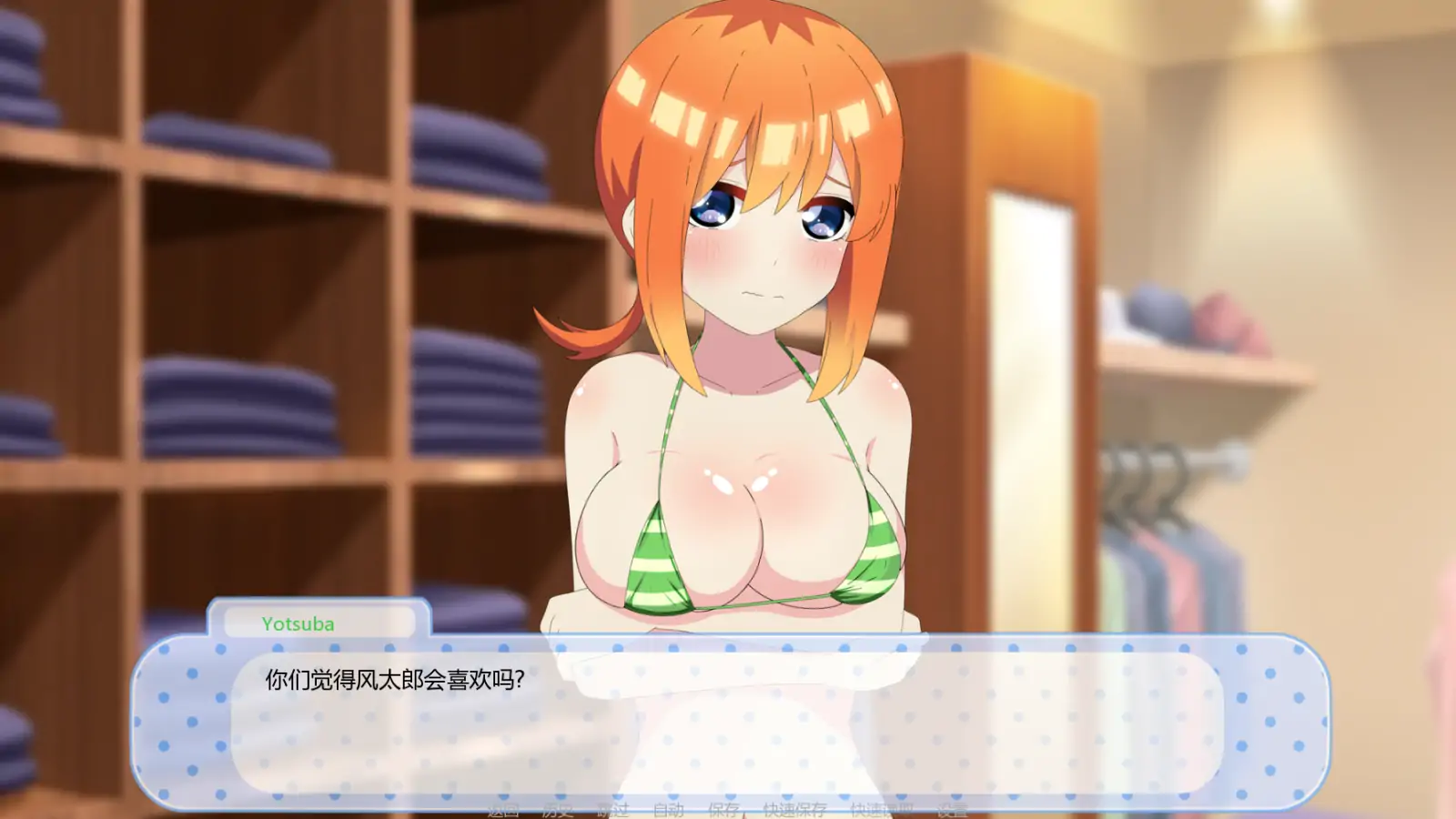The width and height of the screenshot is (1456, 819).
Task: Open 设置 (Settings) from the quick menu
Action: pos(952,809)
